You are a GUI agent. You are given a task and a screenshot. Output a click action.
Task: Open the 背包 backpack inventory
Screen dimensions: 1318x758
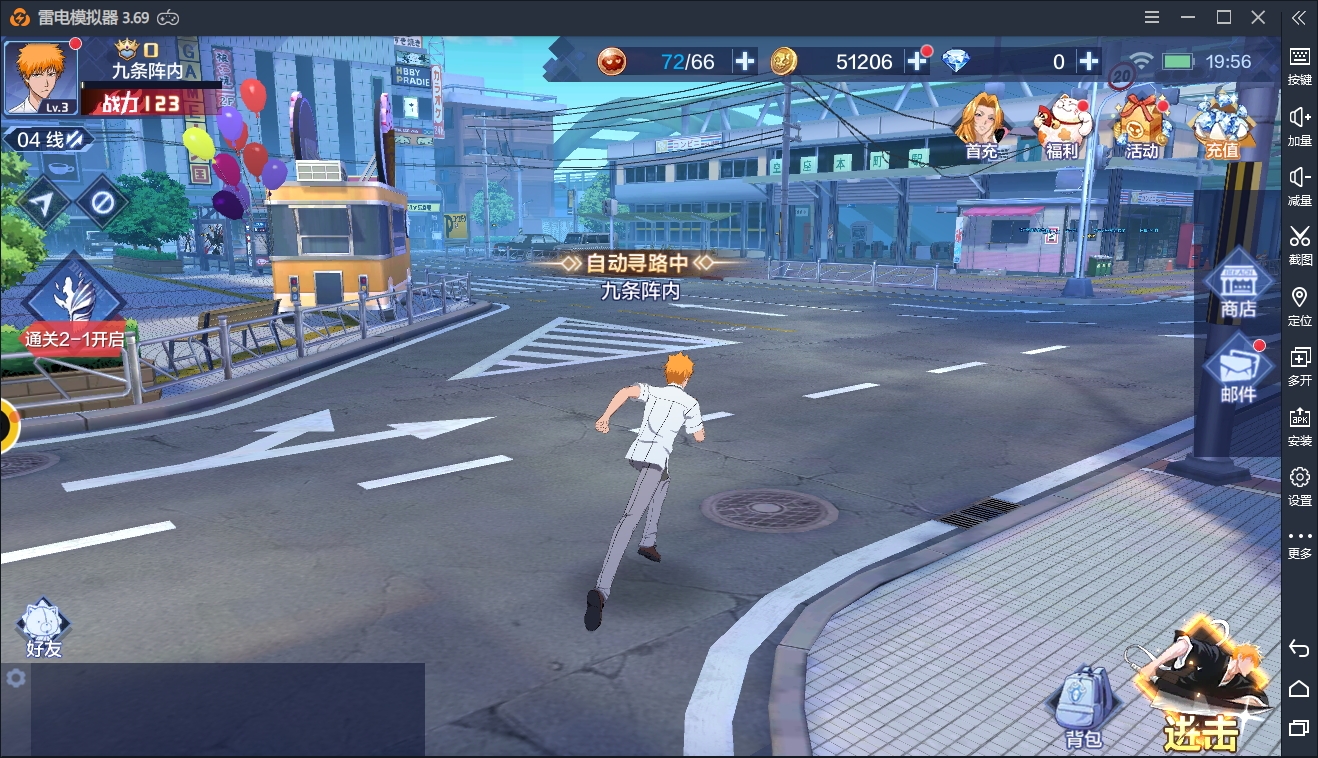pyautogui.click(x=1083, y=707)
